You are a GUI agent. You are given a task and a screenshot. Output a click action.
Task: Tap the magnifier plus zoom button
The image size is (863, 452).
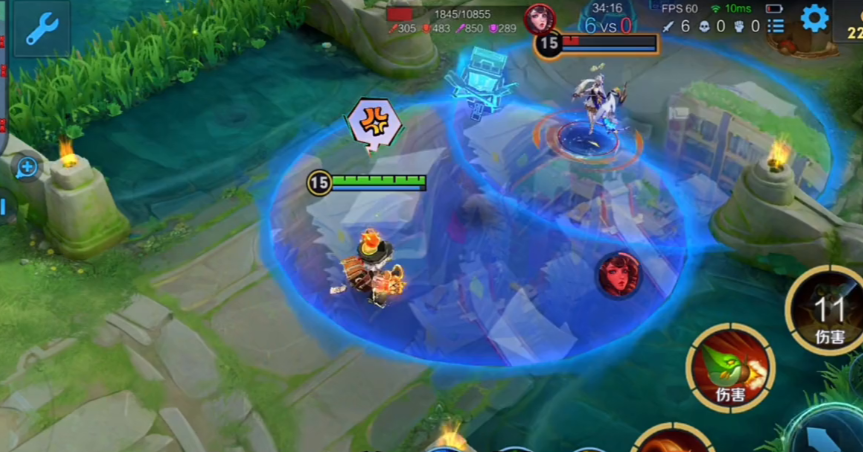[26, 167]
